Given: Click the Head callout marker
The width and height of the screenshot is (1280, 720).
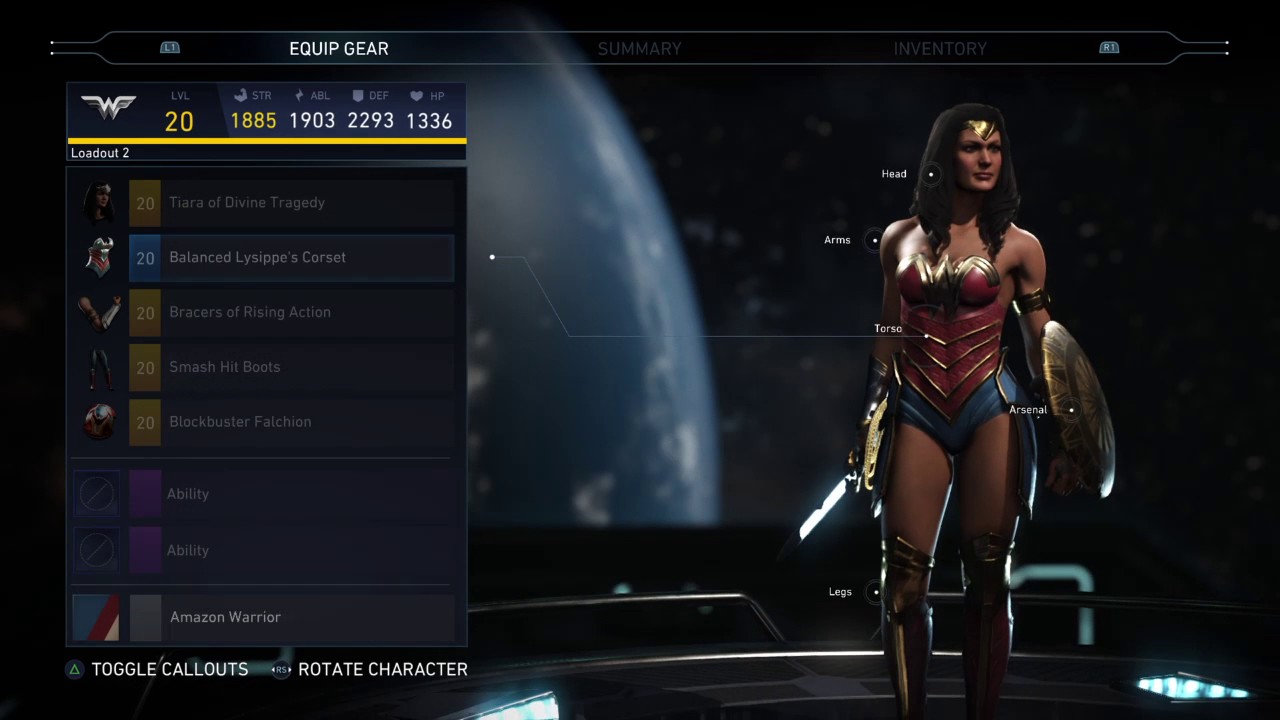Looking at the screenshot, I should tap(931, 174).
